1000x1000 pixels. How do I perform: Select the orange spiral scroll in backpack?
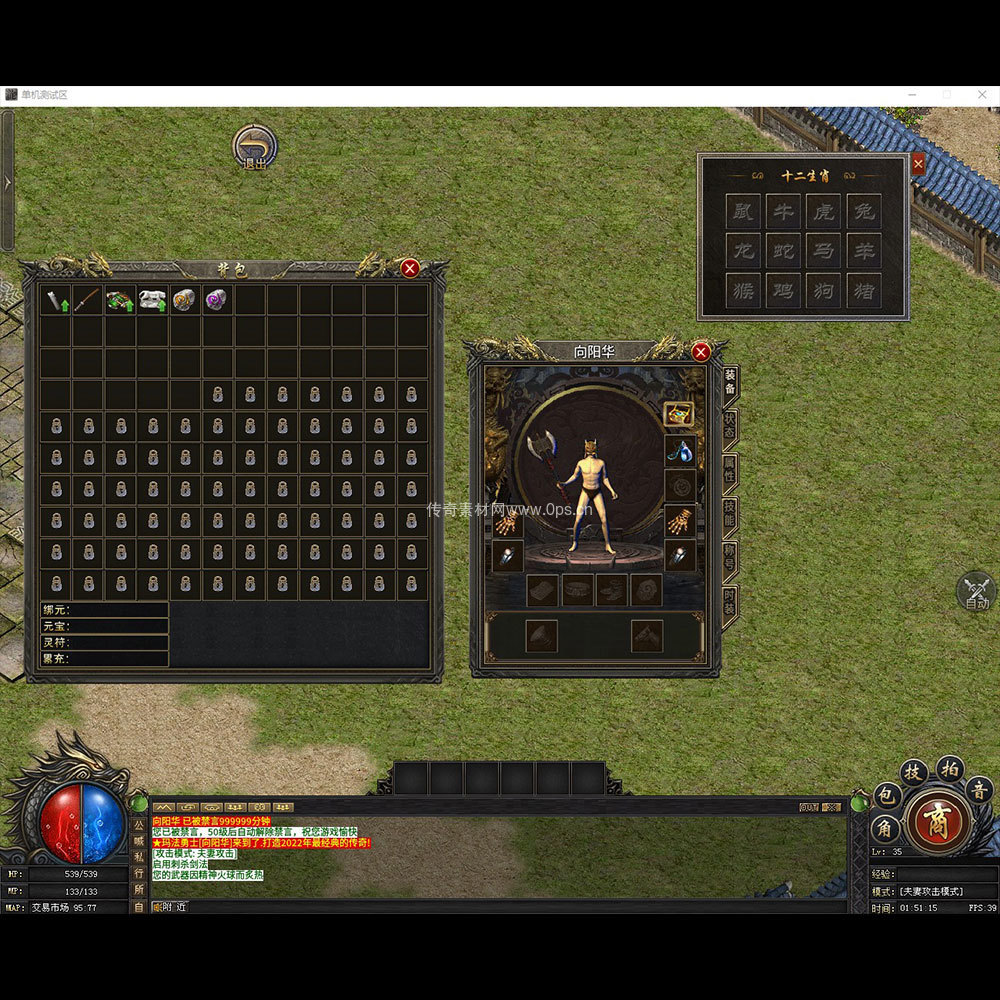[185, 300]
